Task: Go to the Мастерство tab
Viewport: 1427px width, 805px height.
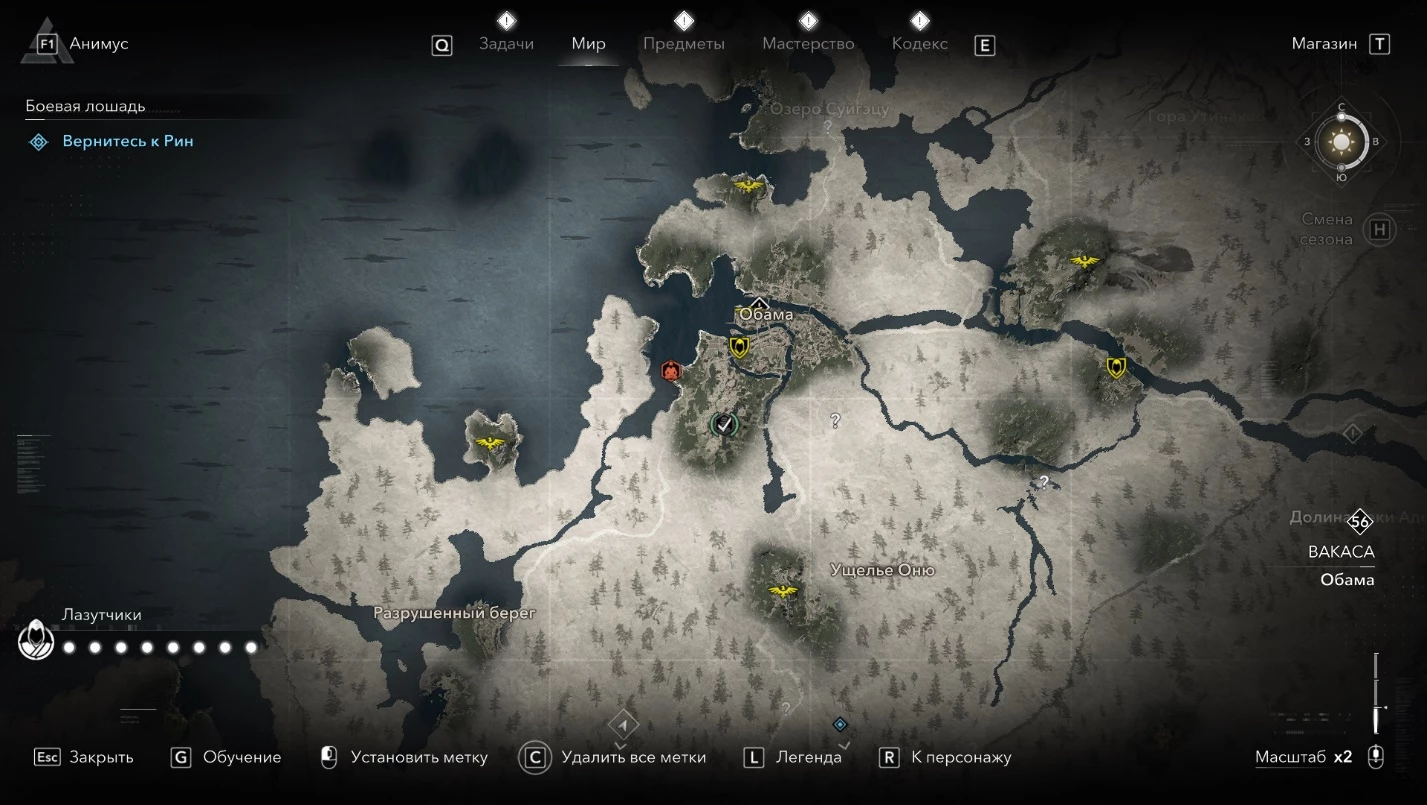Action: tap(808, 44)
